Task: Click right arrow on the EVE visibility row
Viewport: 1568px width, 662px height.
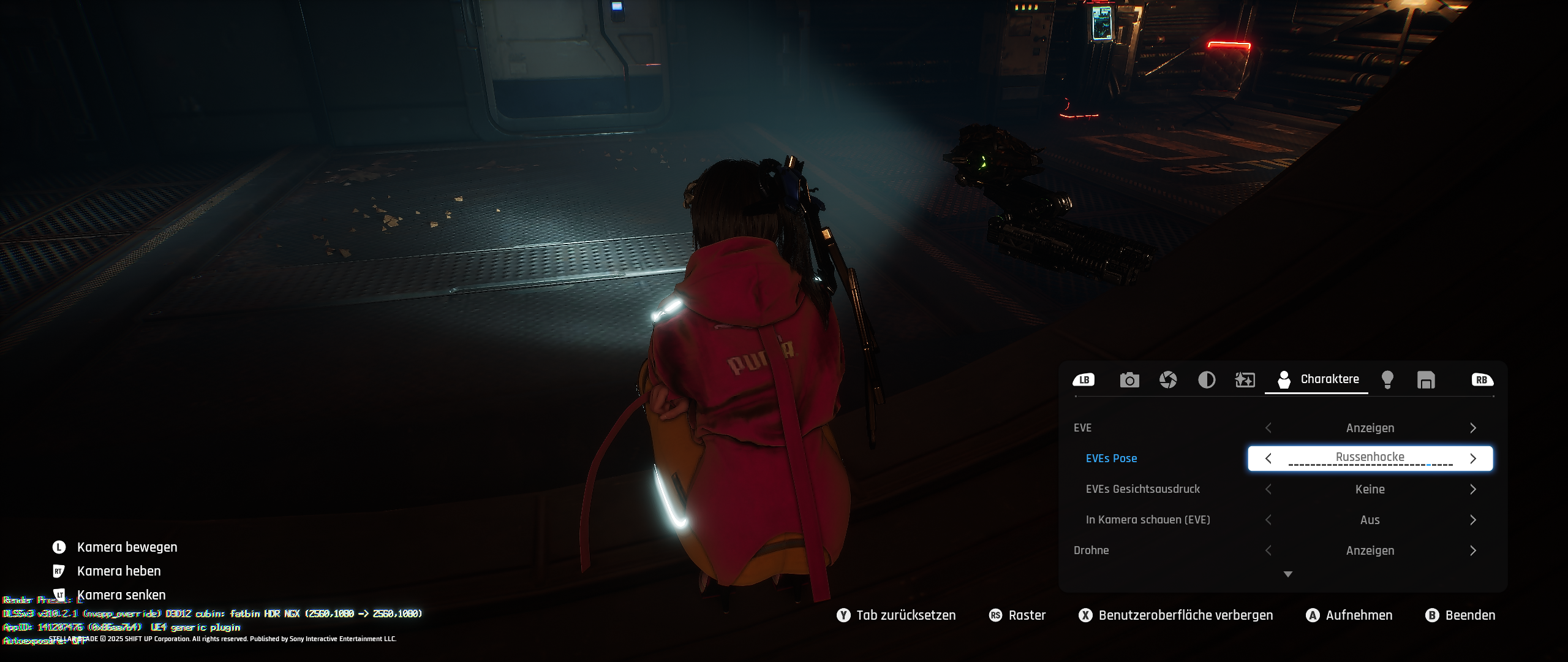Action: 1473,428
